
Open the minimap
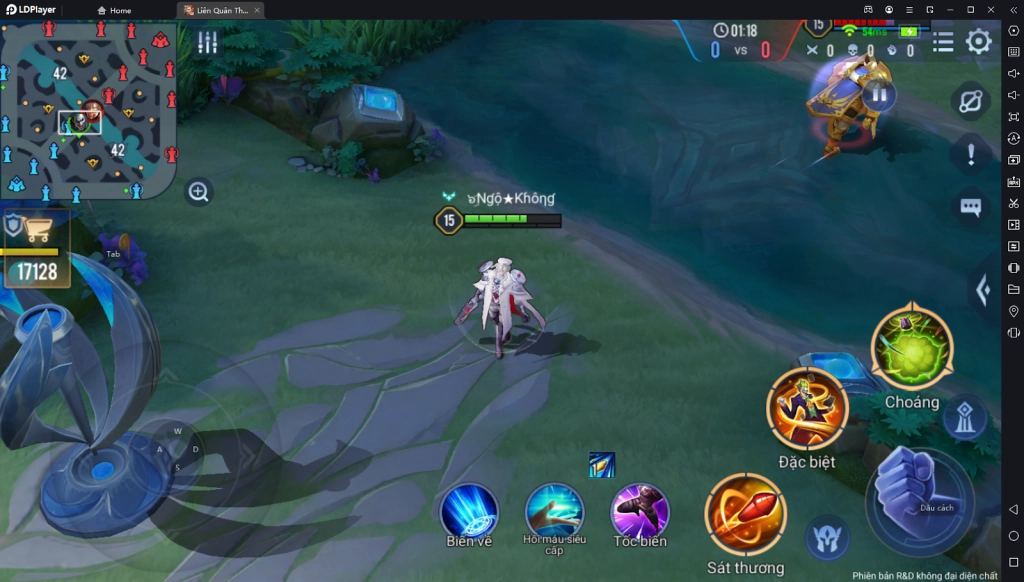click(88, 110)
